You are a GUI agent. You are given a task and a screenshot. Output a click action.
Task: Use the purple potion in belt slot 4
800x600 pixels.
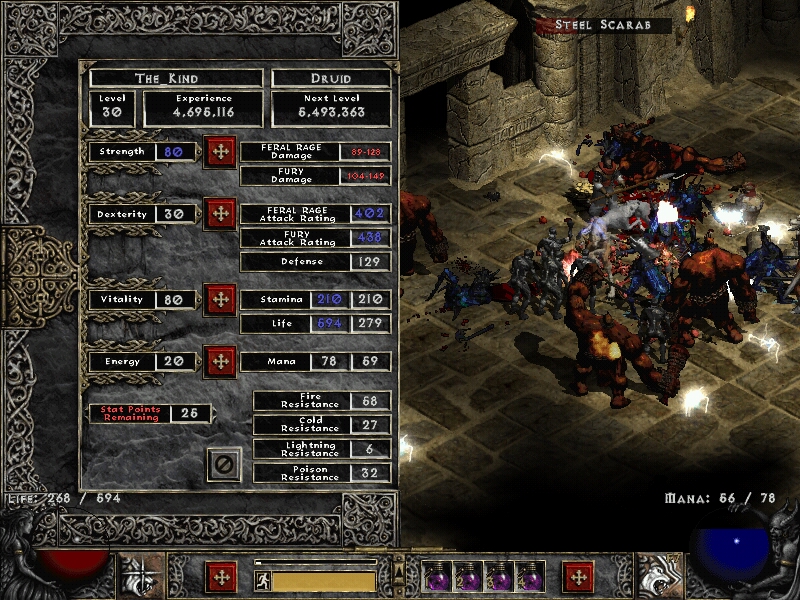(528, 577)
